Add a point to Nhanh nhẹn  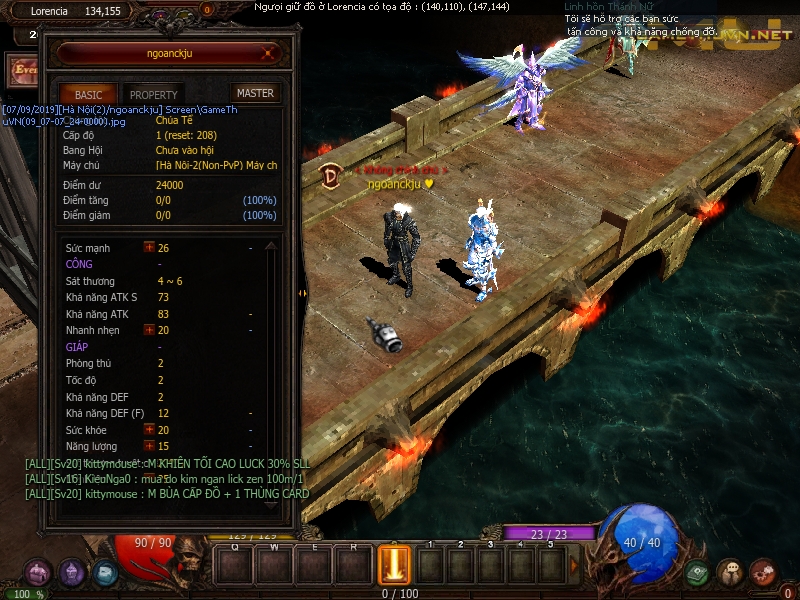pyautogui.click(x=149, y=330)
